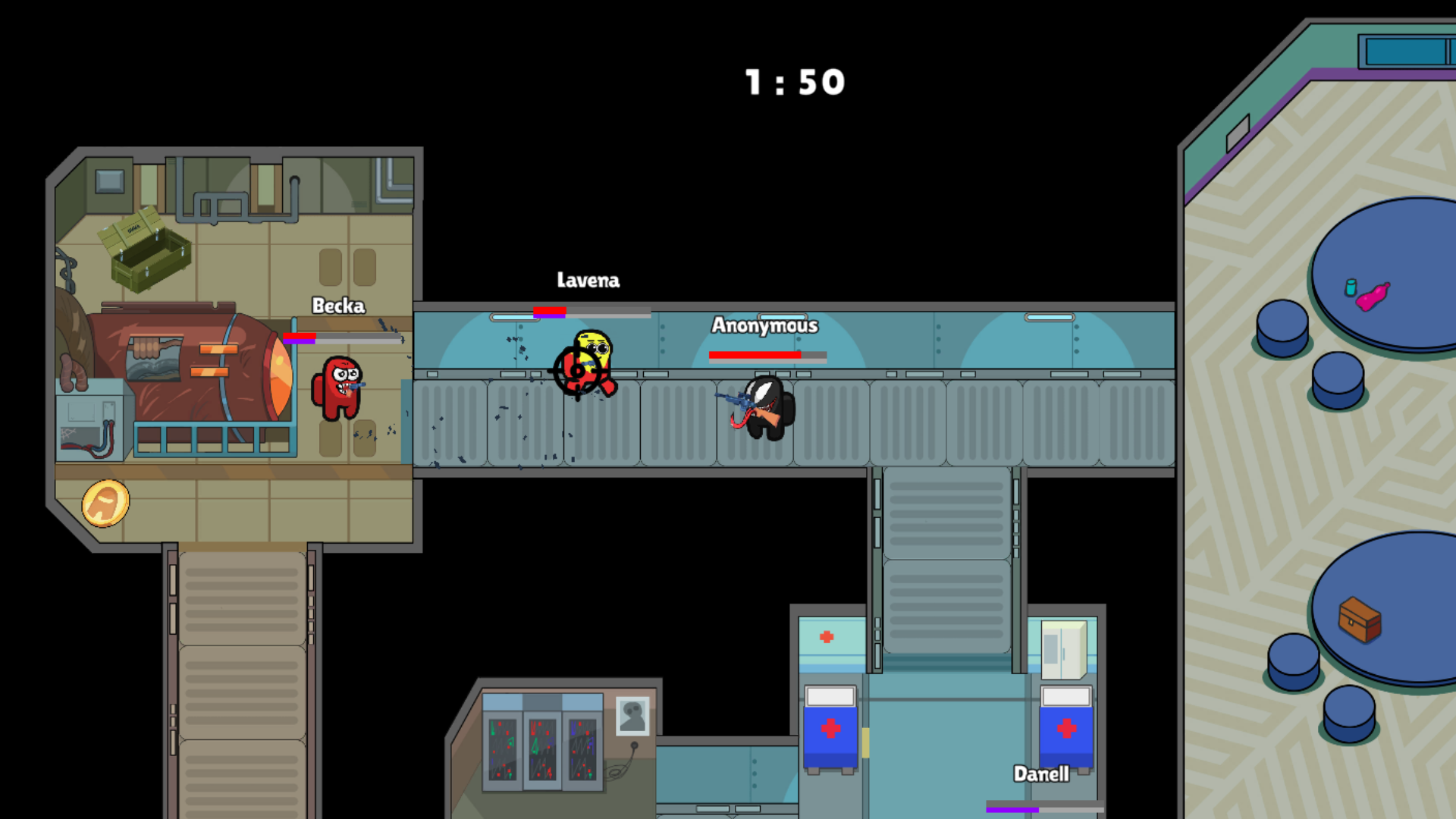Click the blue medkit machine above Danell

1065,728
